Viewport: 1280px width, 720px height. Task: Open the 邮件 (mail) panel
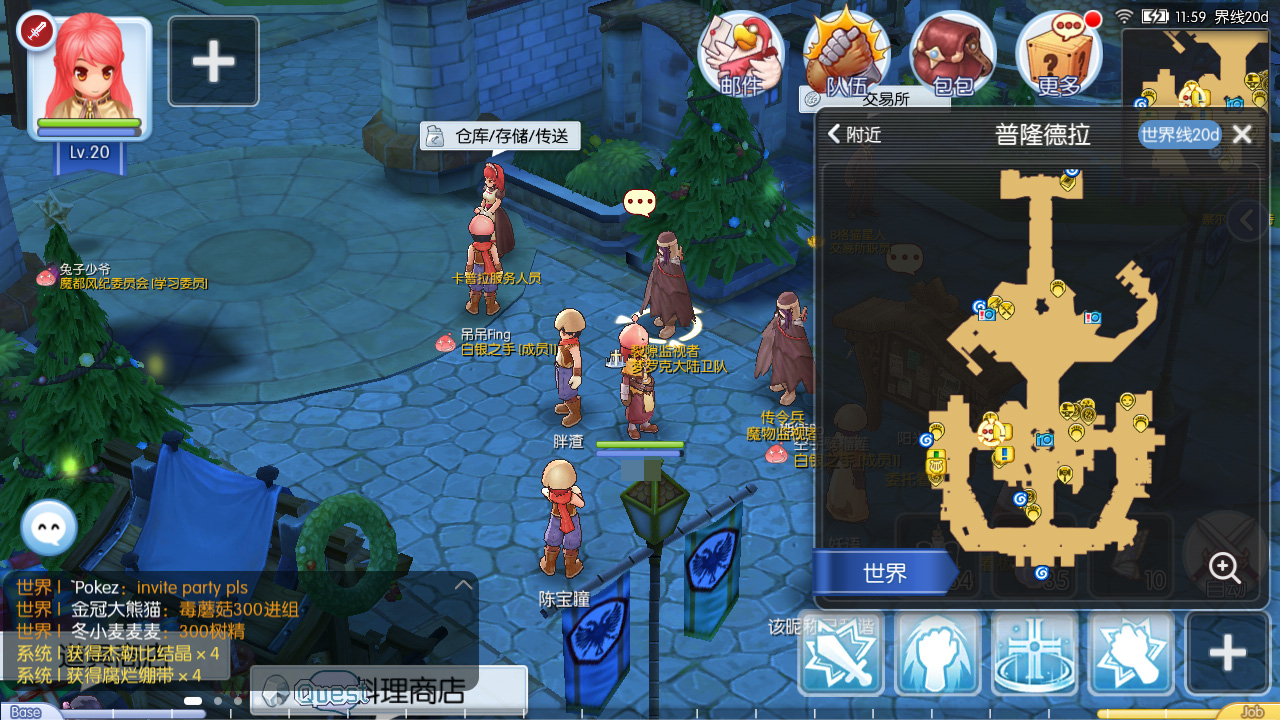pos(740,55)
